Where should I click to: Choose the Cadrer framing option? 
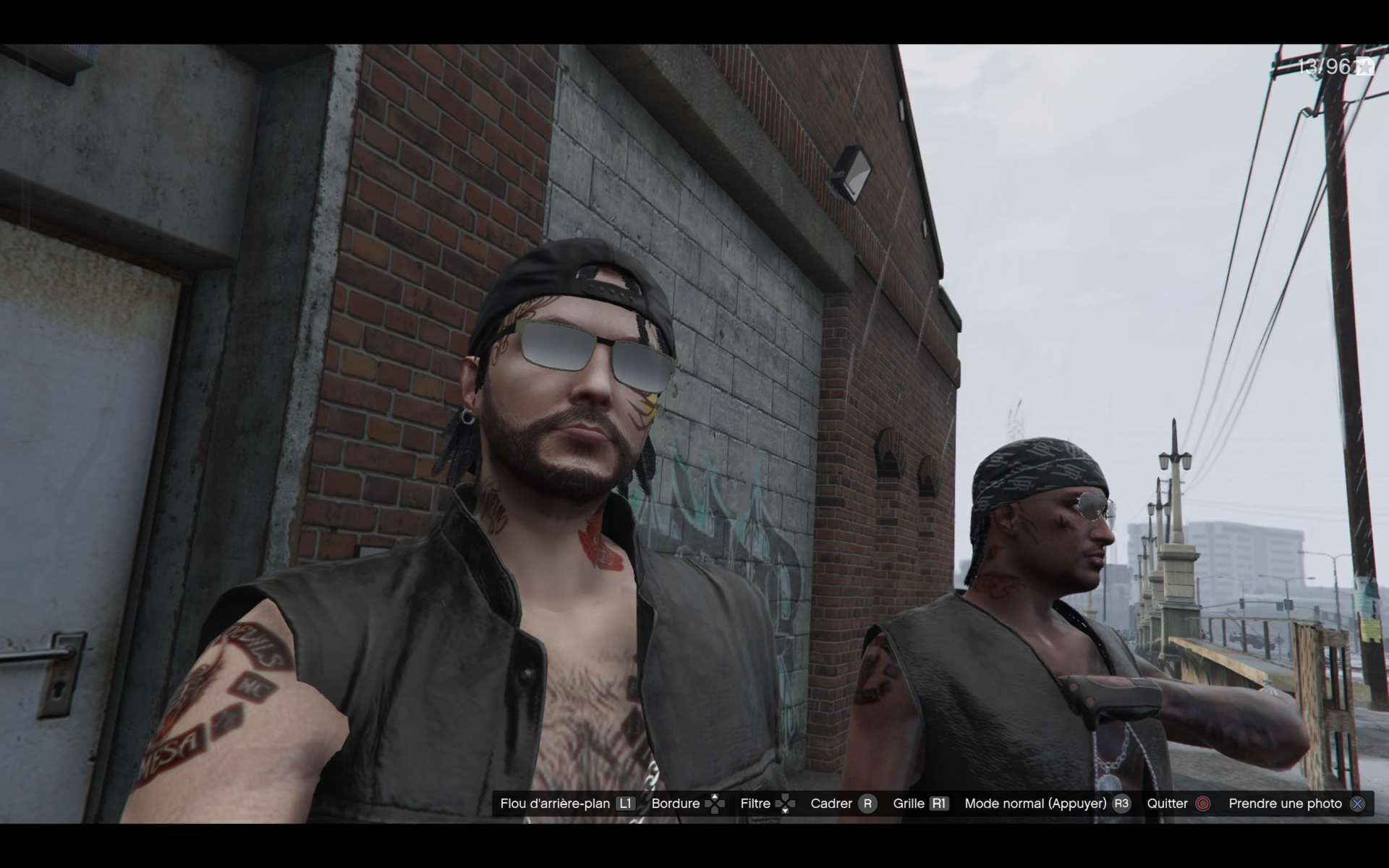(x=843, y=804)
